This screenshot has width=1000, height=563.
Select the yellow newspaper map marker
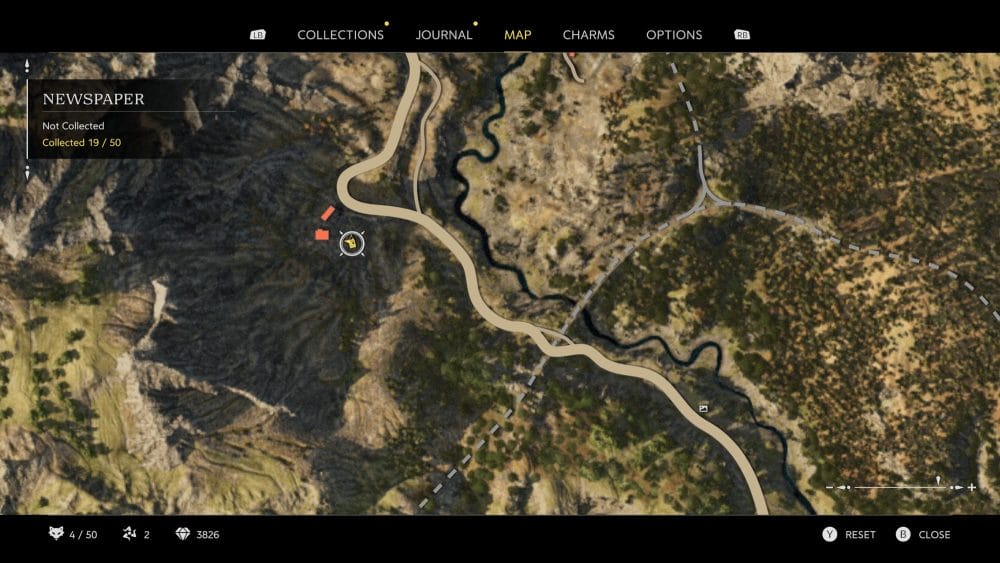tap(352, 242)
